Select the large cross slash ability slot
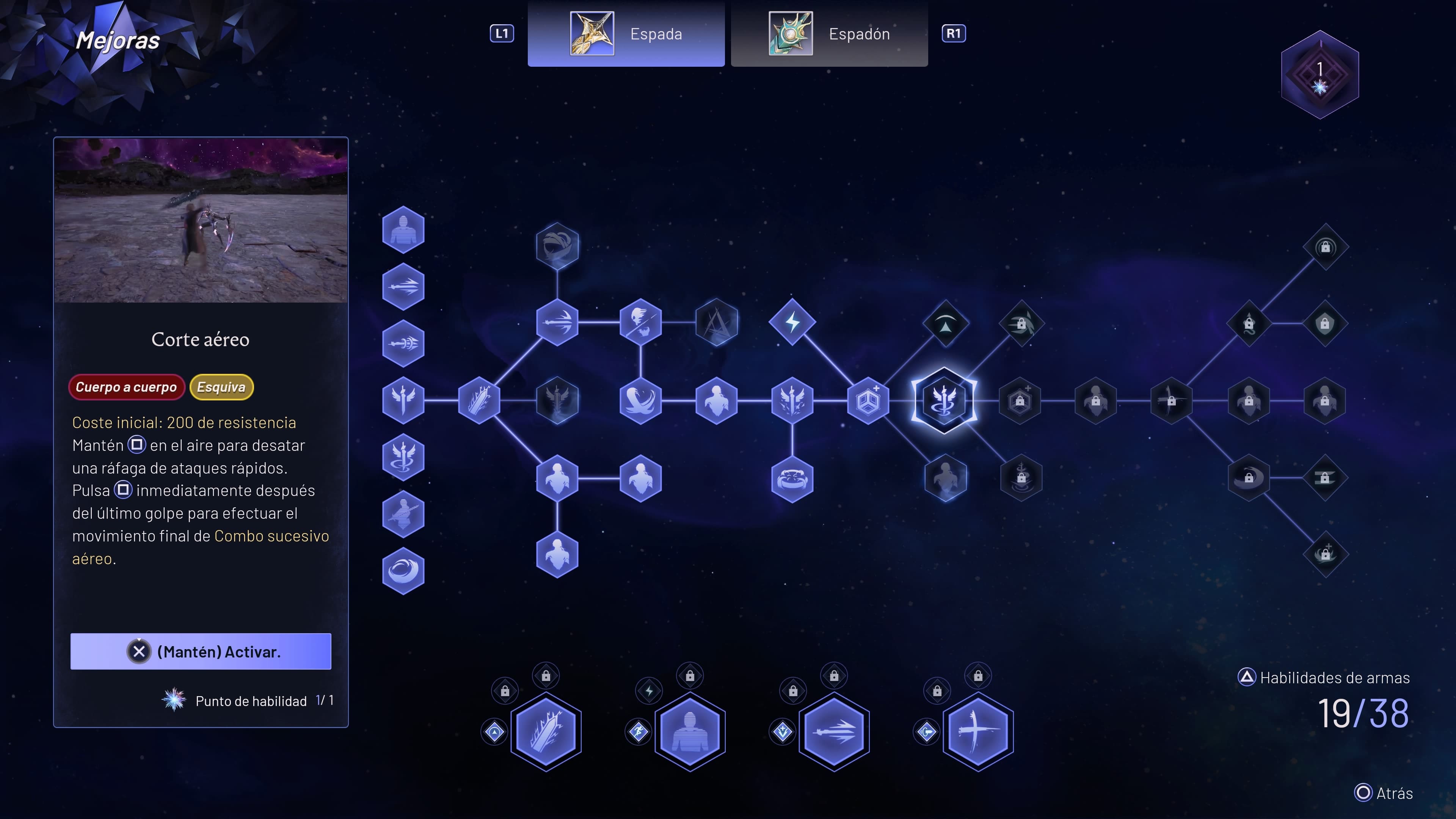 coord(977,731)
